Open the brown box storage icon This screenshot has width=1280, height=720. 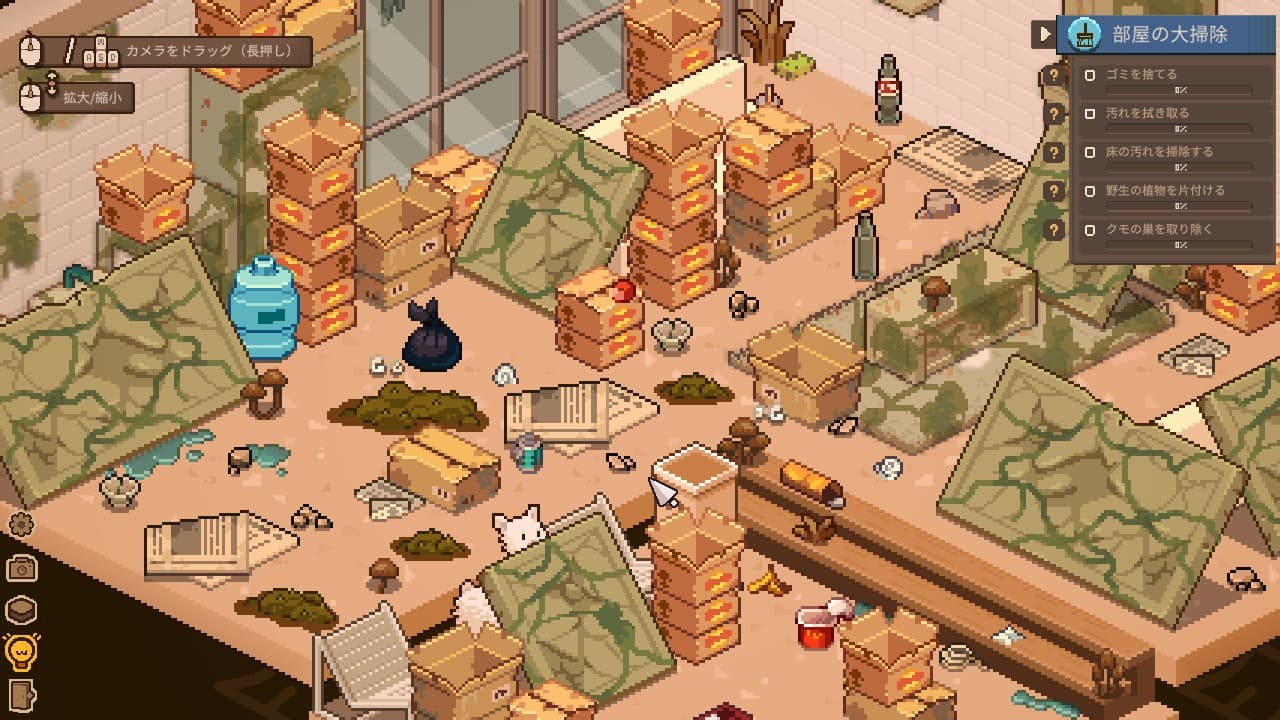pyautogui.click(x=21, y=610)
